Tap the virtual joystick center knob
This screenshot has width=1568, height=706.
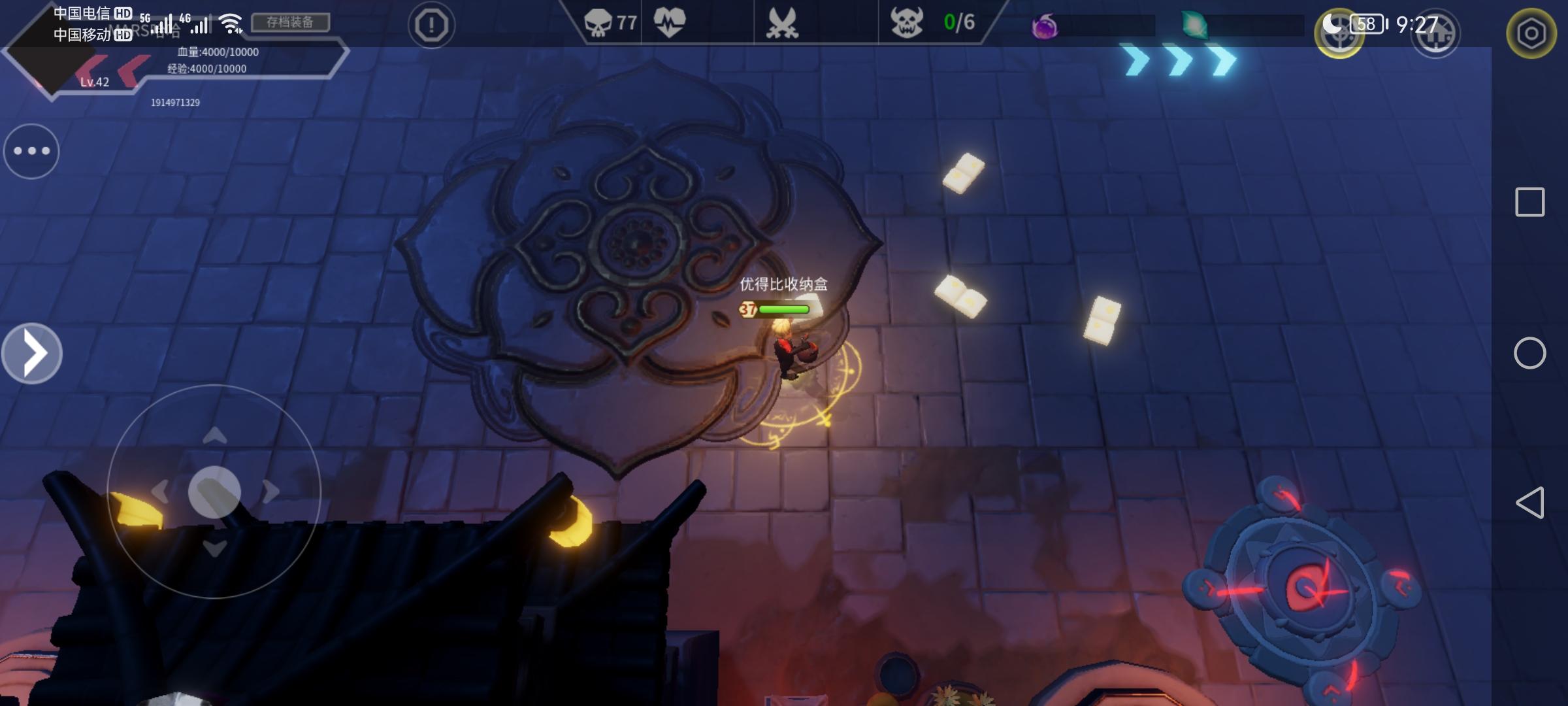click(214, 492)
